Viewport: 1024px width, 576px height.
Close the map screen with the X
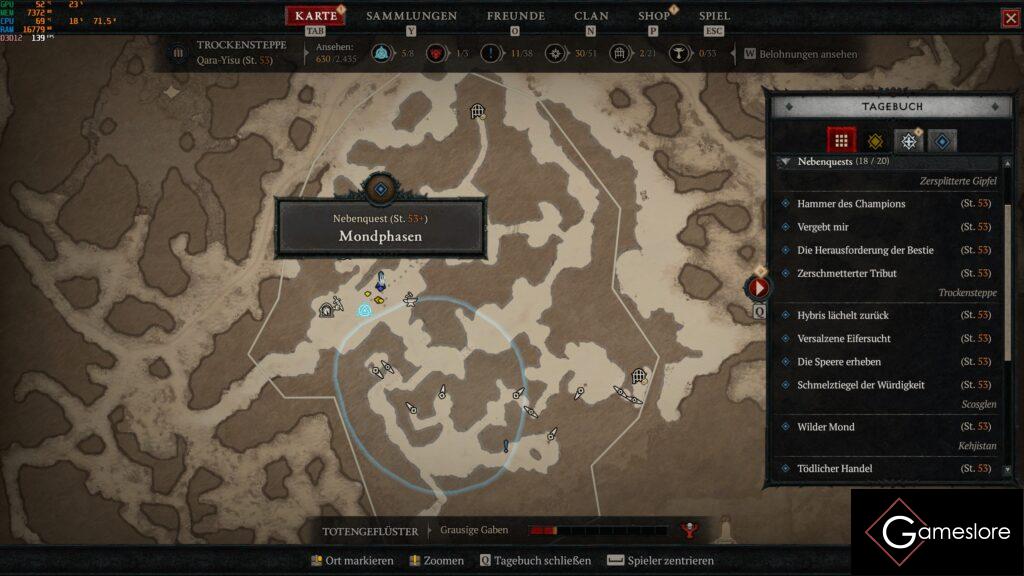coord(1010,18)
